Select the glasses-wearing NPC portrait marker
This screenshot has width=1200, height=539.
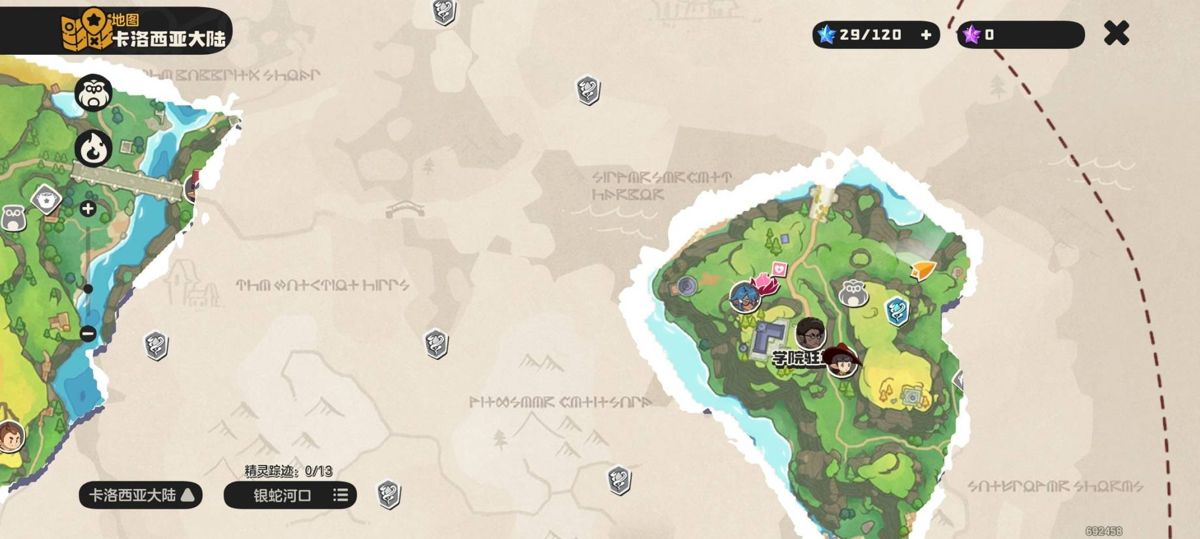point(810,334)
